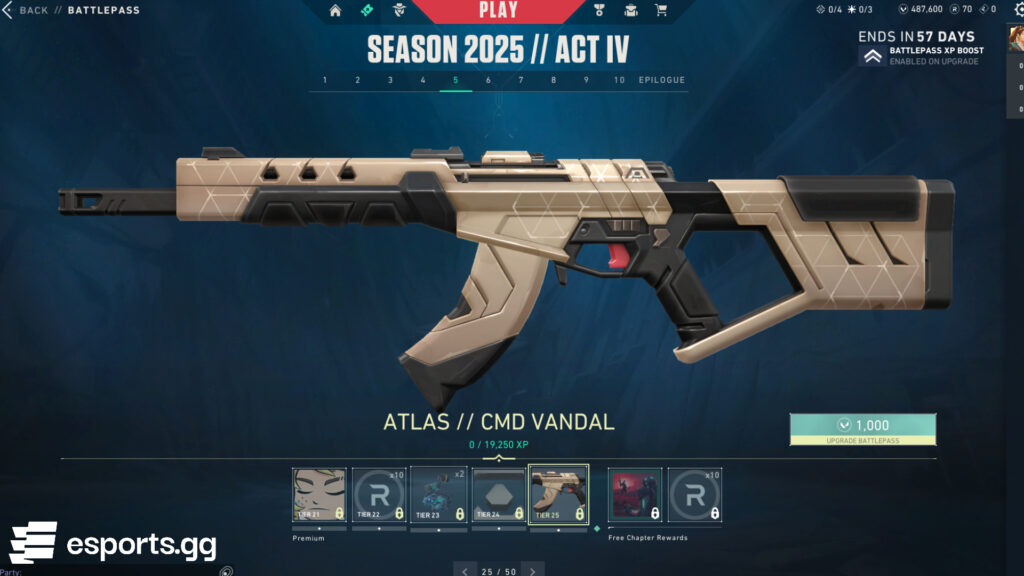This screenshot has width=1024, height=576.
Task: Switch to chapter 1 tab
Action: point(324,80)
